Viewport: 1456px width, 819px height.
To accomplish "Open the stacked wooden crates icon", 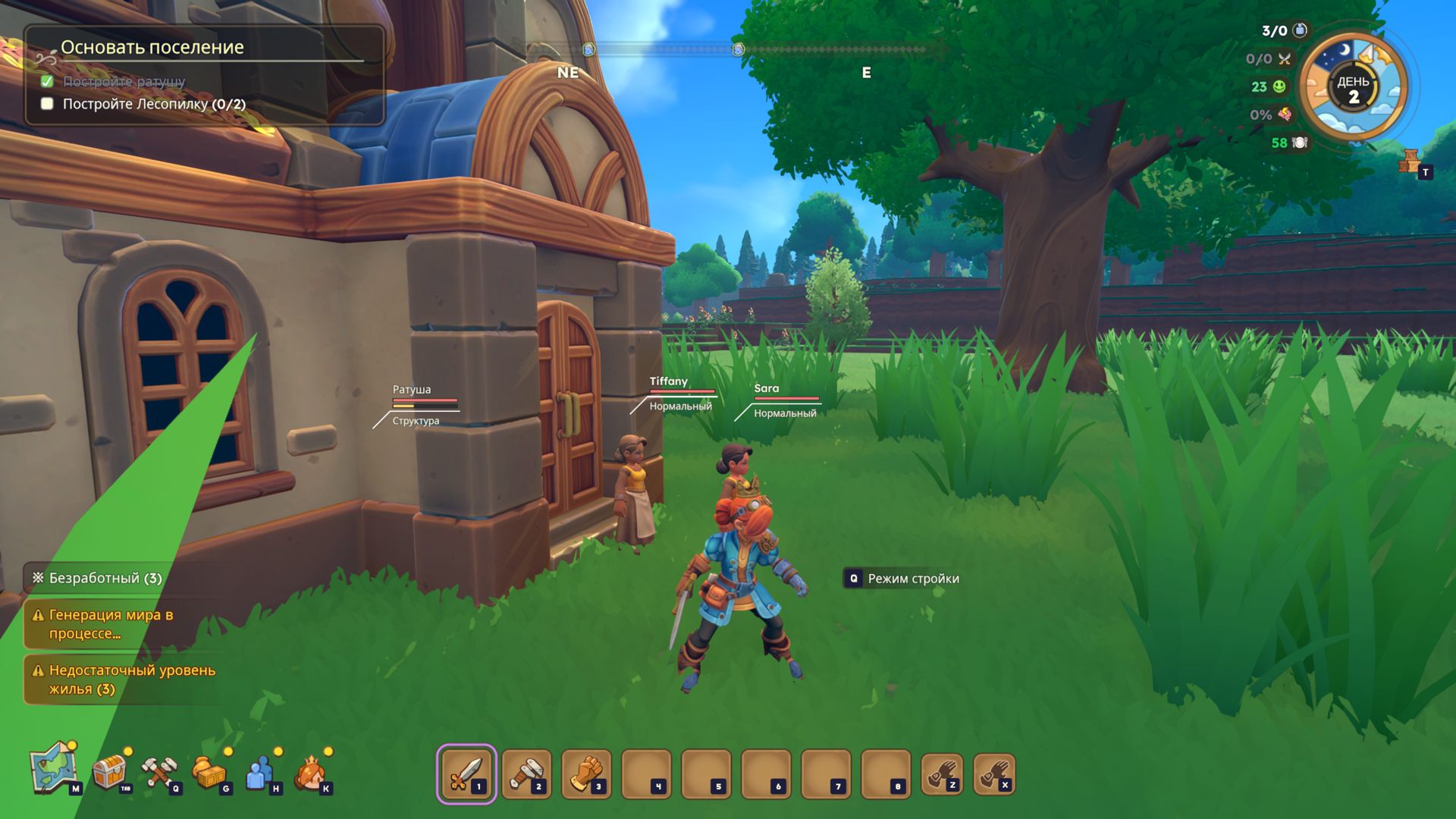I will point(1410,161).
